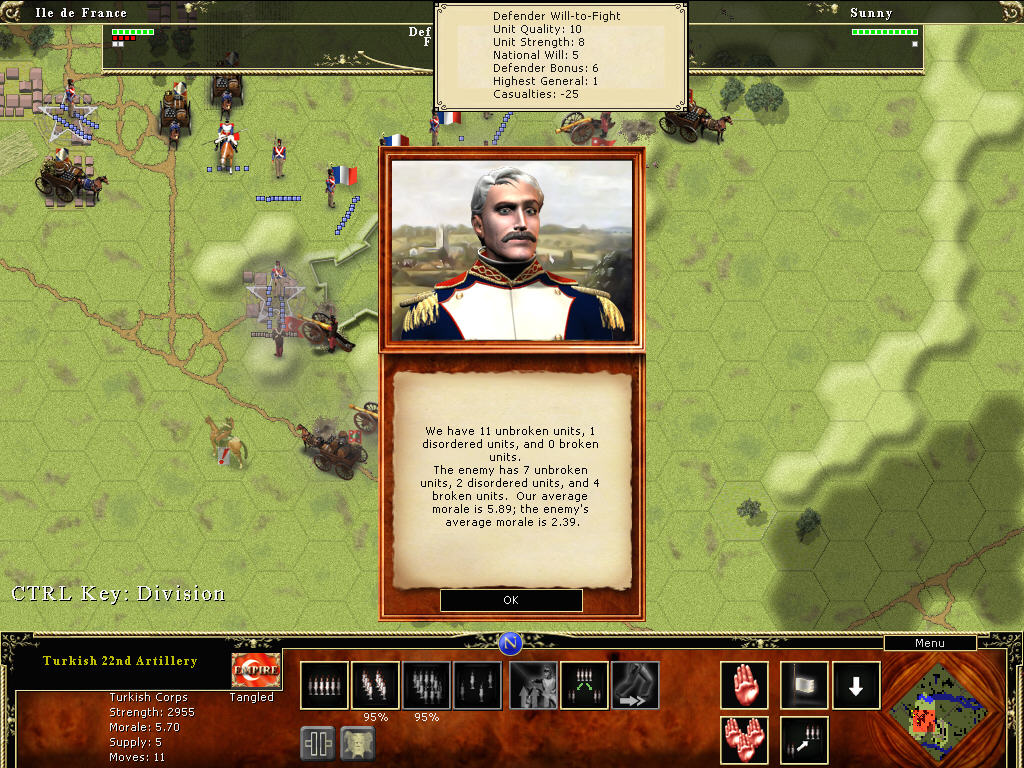Activate the soldier with upward arrows icon
Viewport: 1024px width, 768px height.
pos(534,685)
